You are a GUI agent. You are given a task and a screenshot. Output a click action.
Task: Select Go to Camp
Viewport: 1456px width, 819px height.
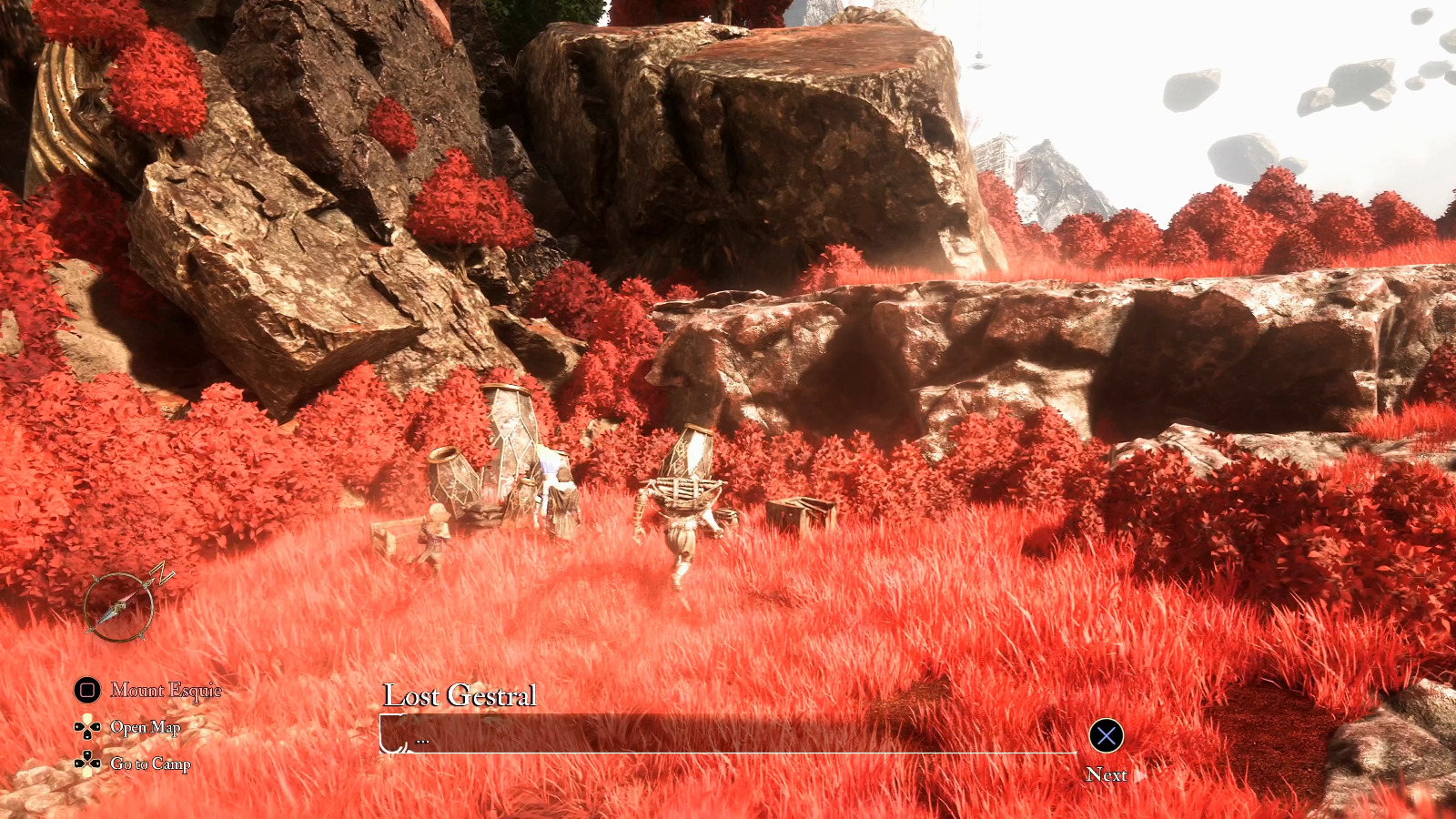click(149, 765)
